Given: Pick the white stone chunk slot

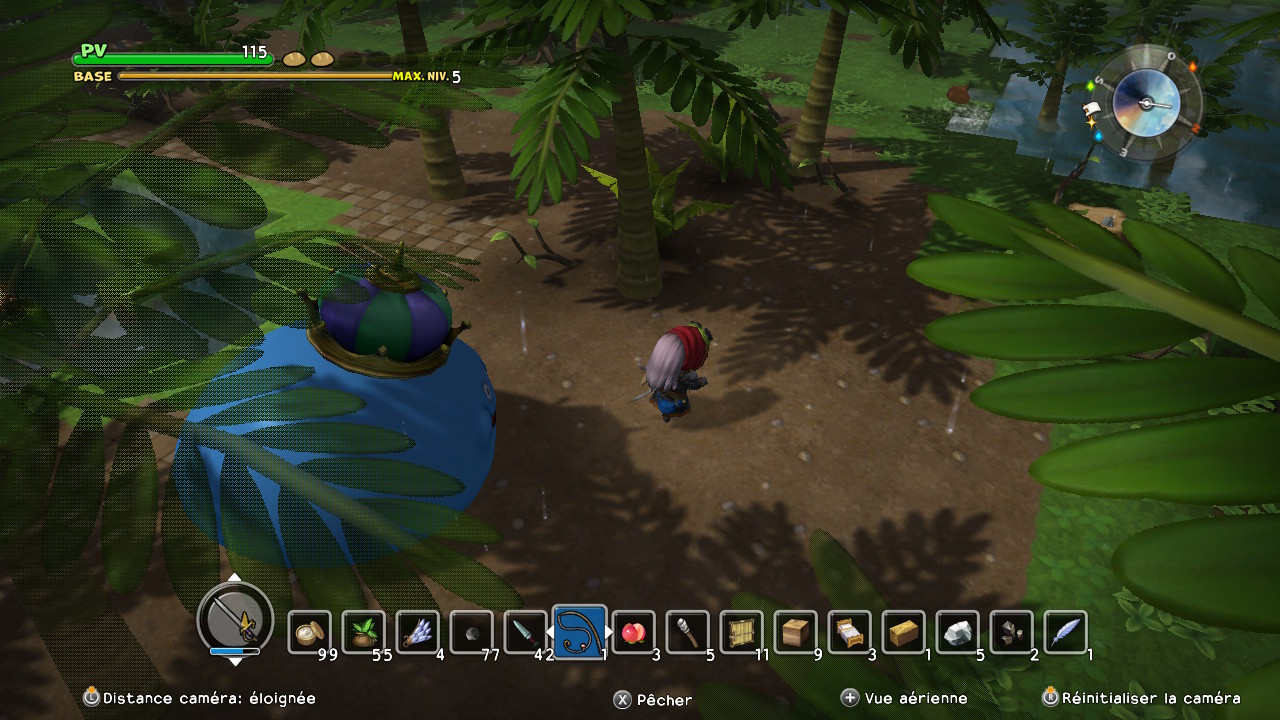Looking at the screenshot, I should click(957, 632).
